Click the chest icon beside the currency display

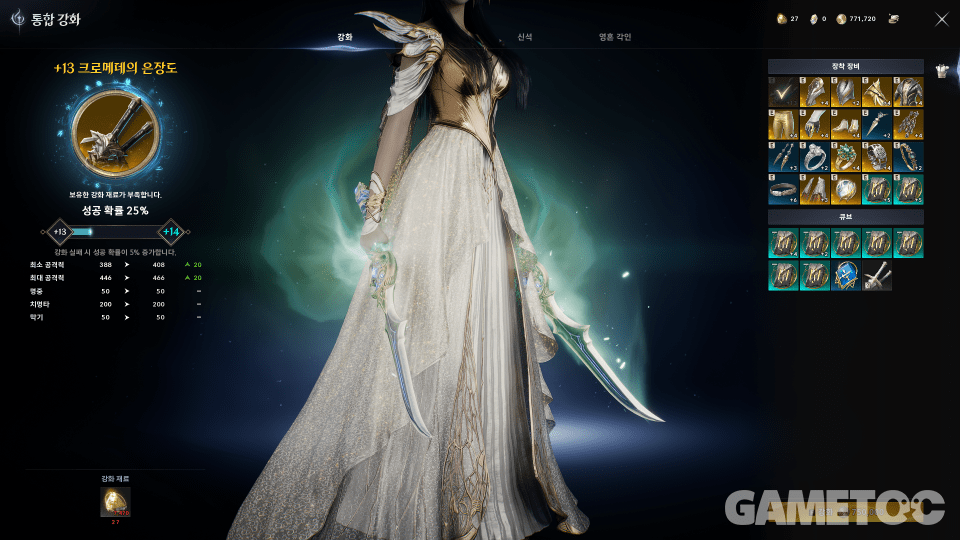tap(893, 18)
